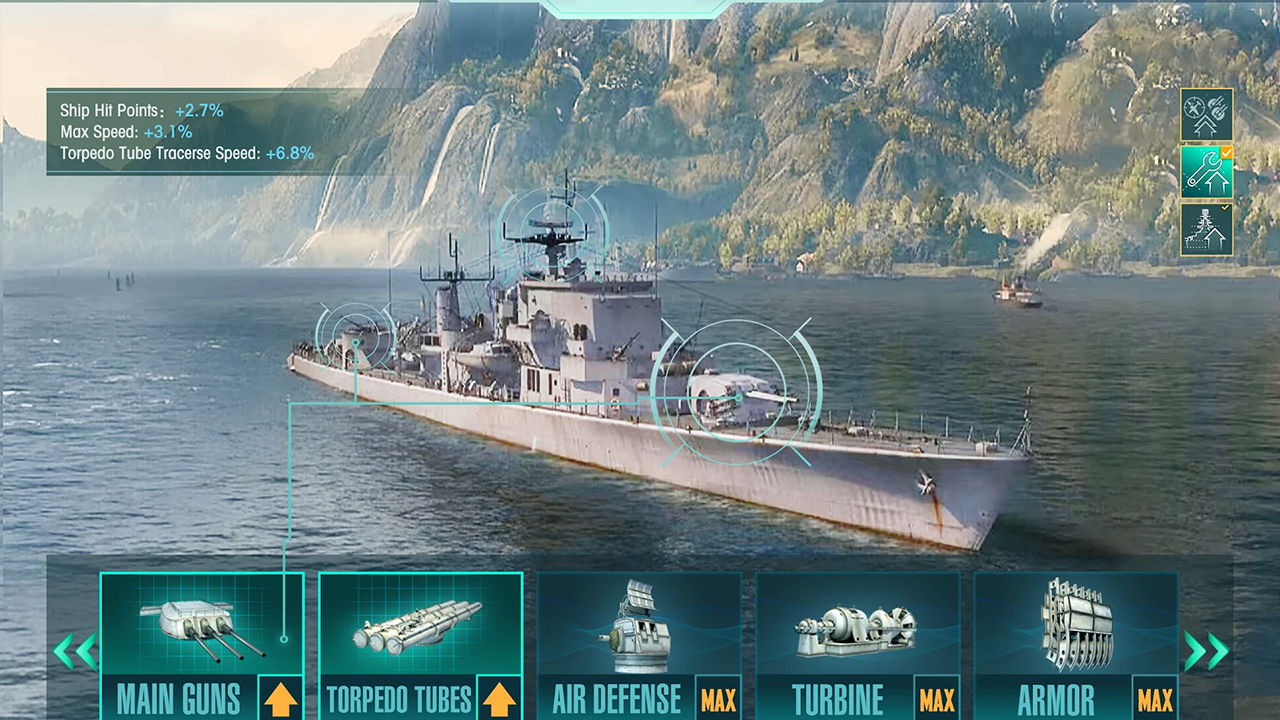Select the wrench equipment upgrade icon
The height and width of the screenshot is (720, 1280).
click(x=1206, y=174)
